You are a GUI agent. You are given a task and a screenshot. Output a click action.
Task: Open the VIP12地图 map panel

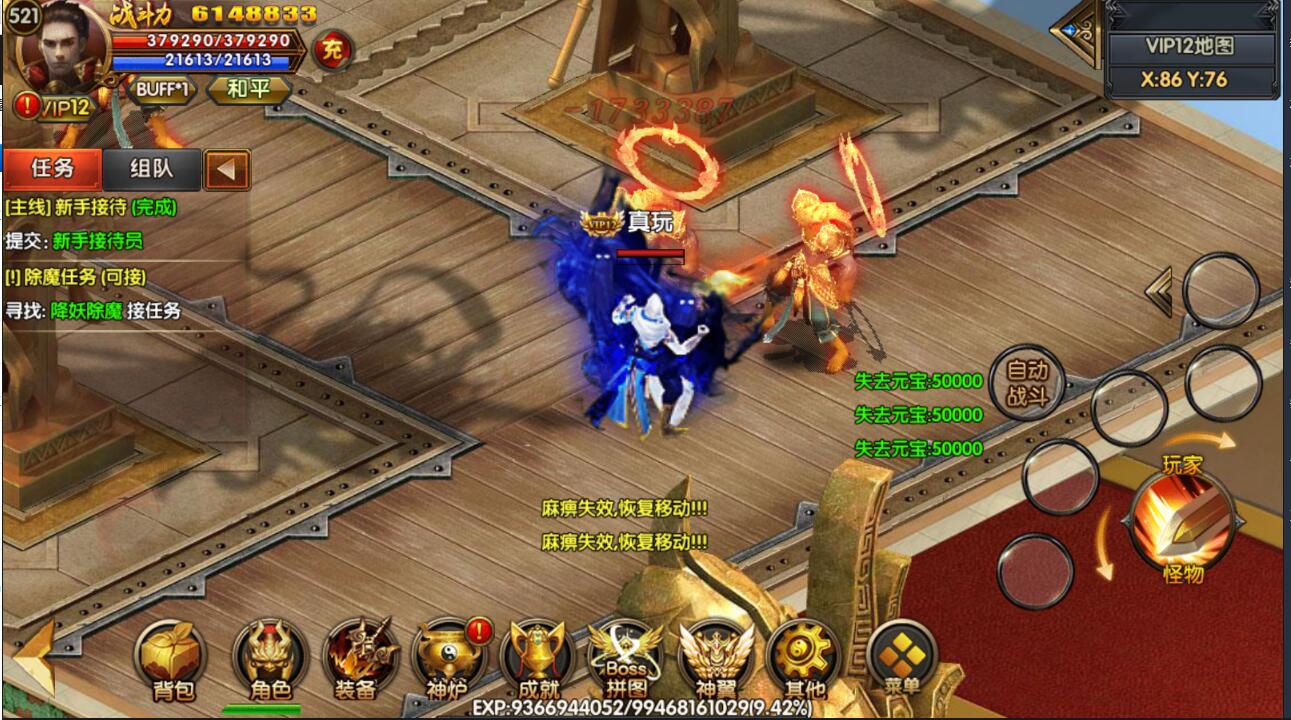click(x=1190, y=46)
